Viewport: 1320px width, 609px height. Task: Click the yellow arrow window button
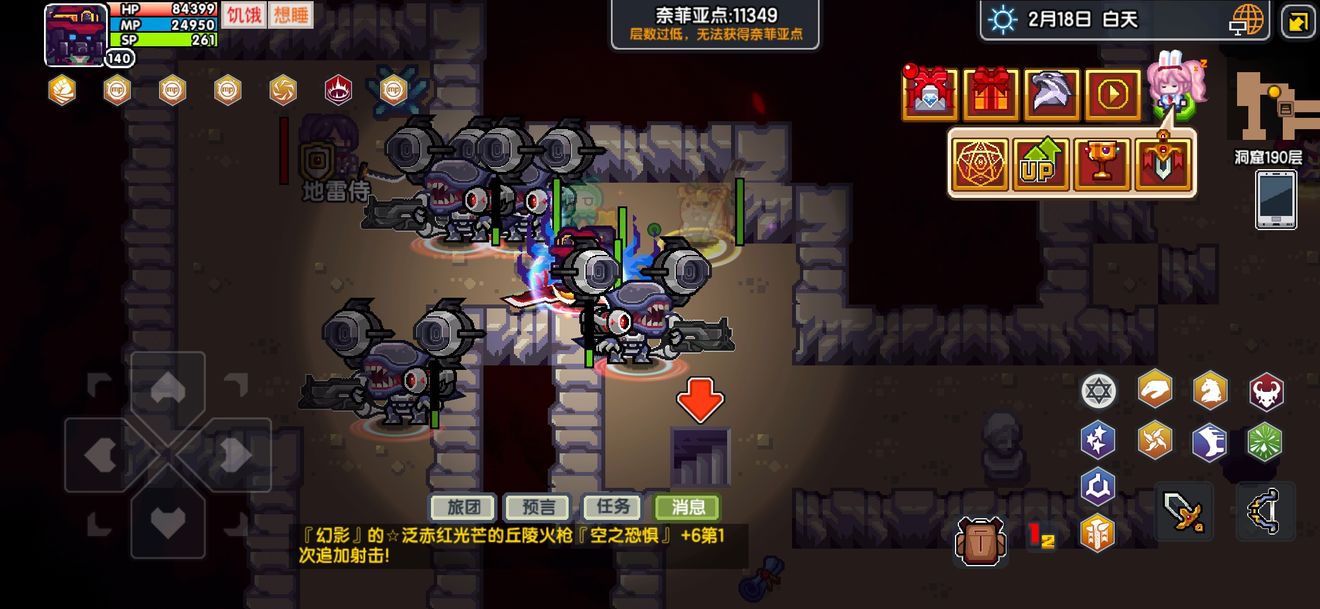pyautogui.click(x=1298, y=21)
